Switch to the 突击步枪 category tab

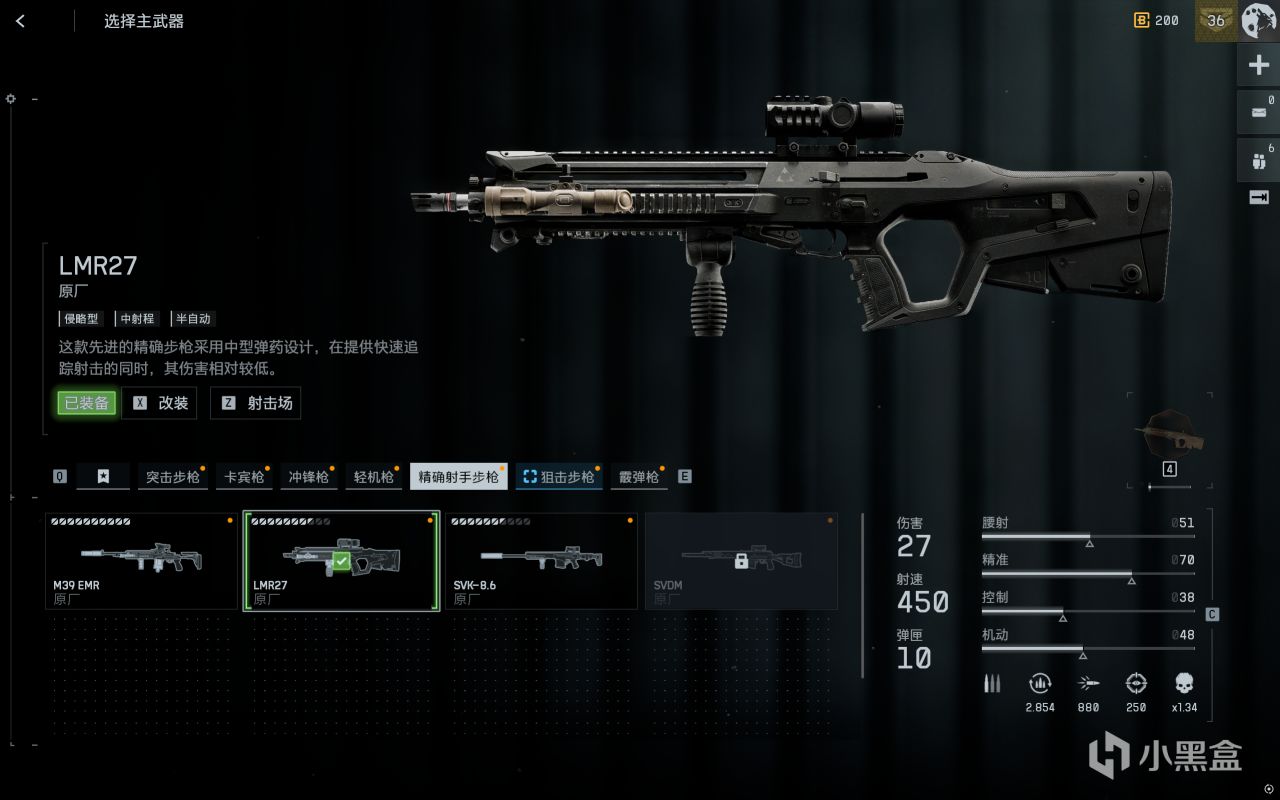click(172, 477)
